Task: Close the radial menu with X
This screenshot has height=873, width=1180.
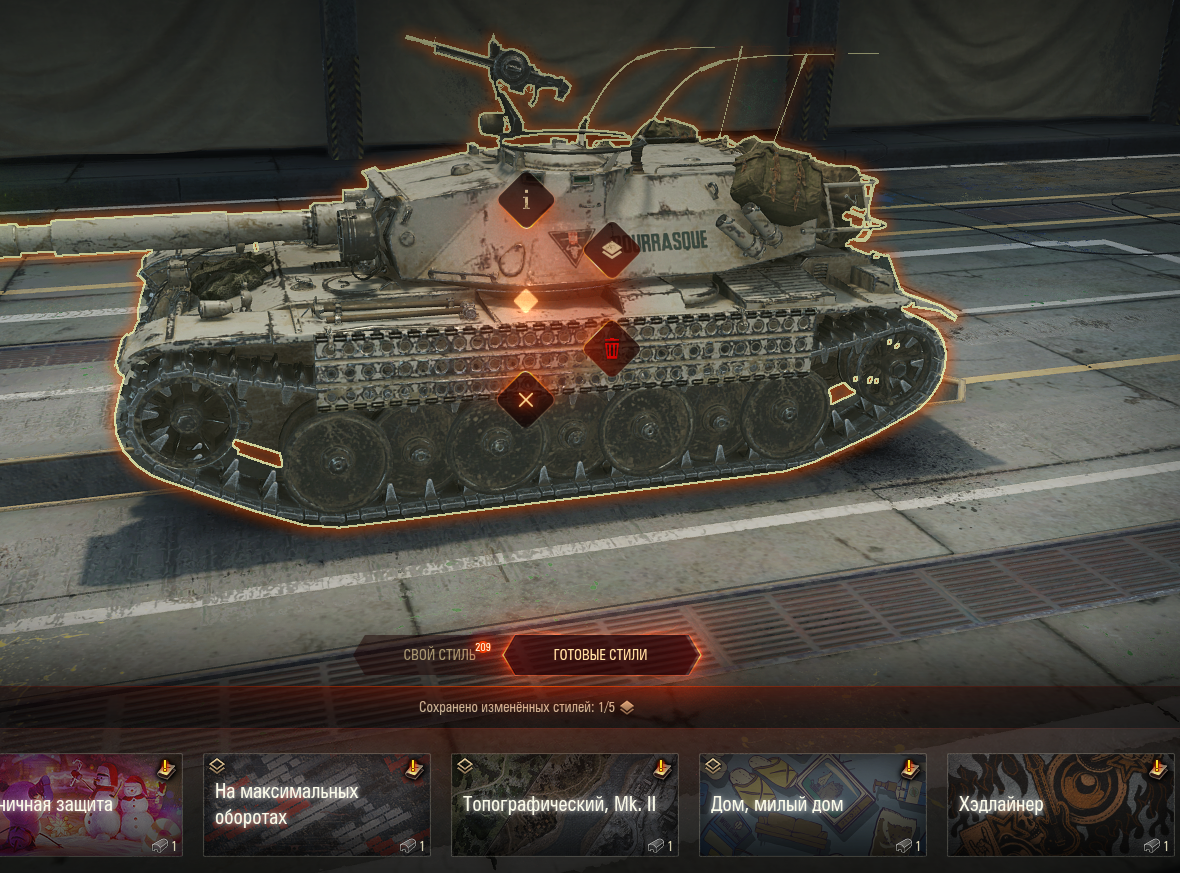Action: point(526,401)
